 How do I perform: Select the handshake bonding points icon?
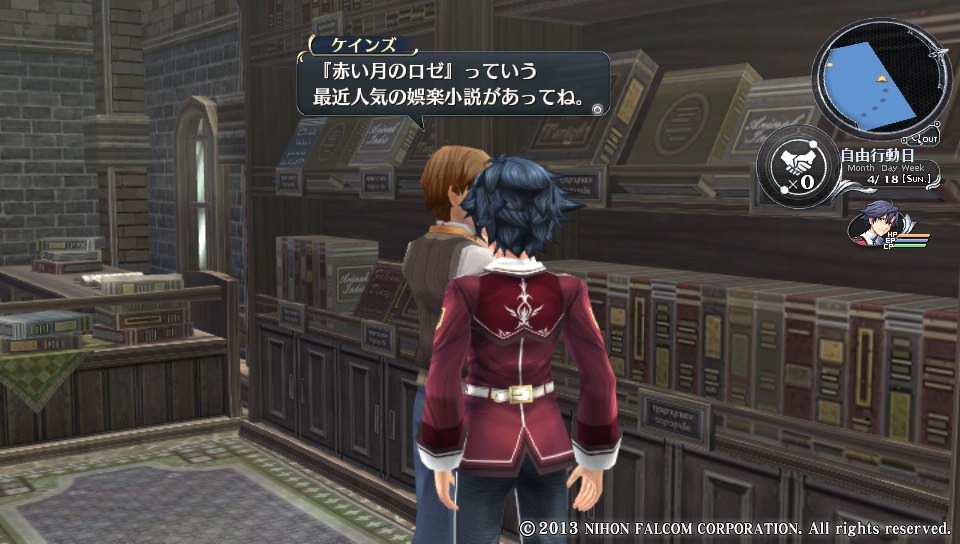point(797,167)
